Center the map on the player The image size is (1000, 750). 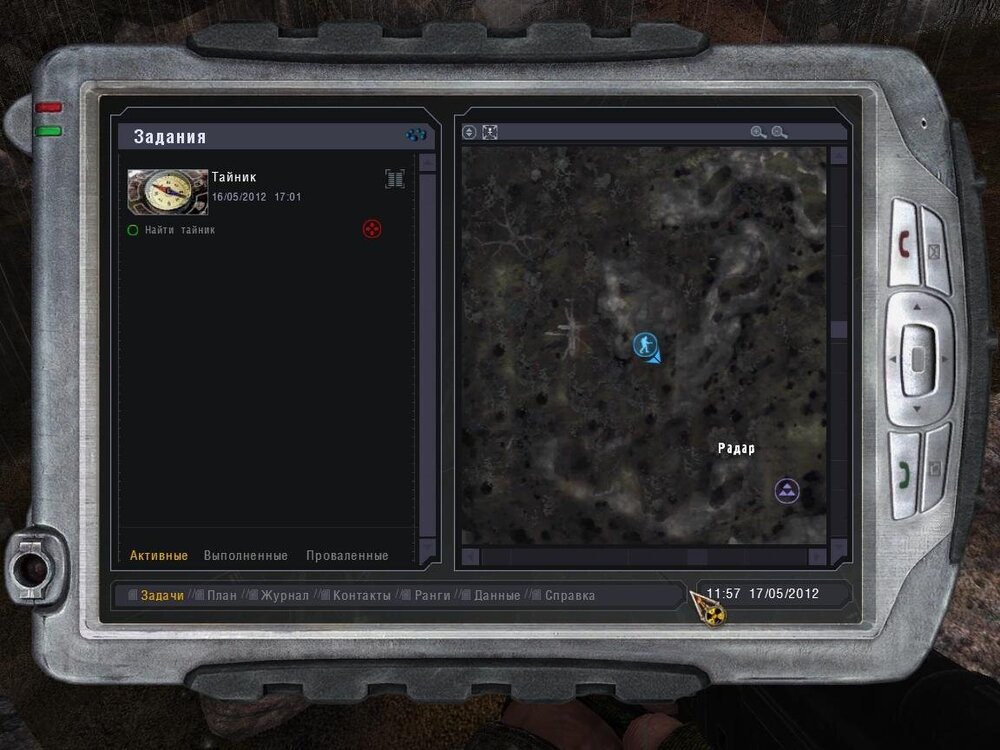coord(490,132)
